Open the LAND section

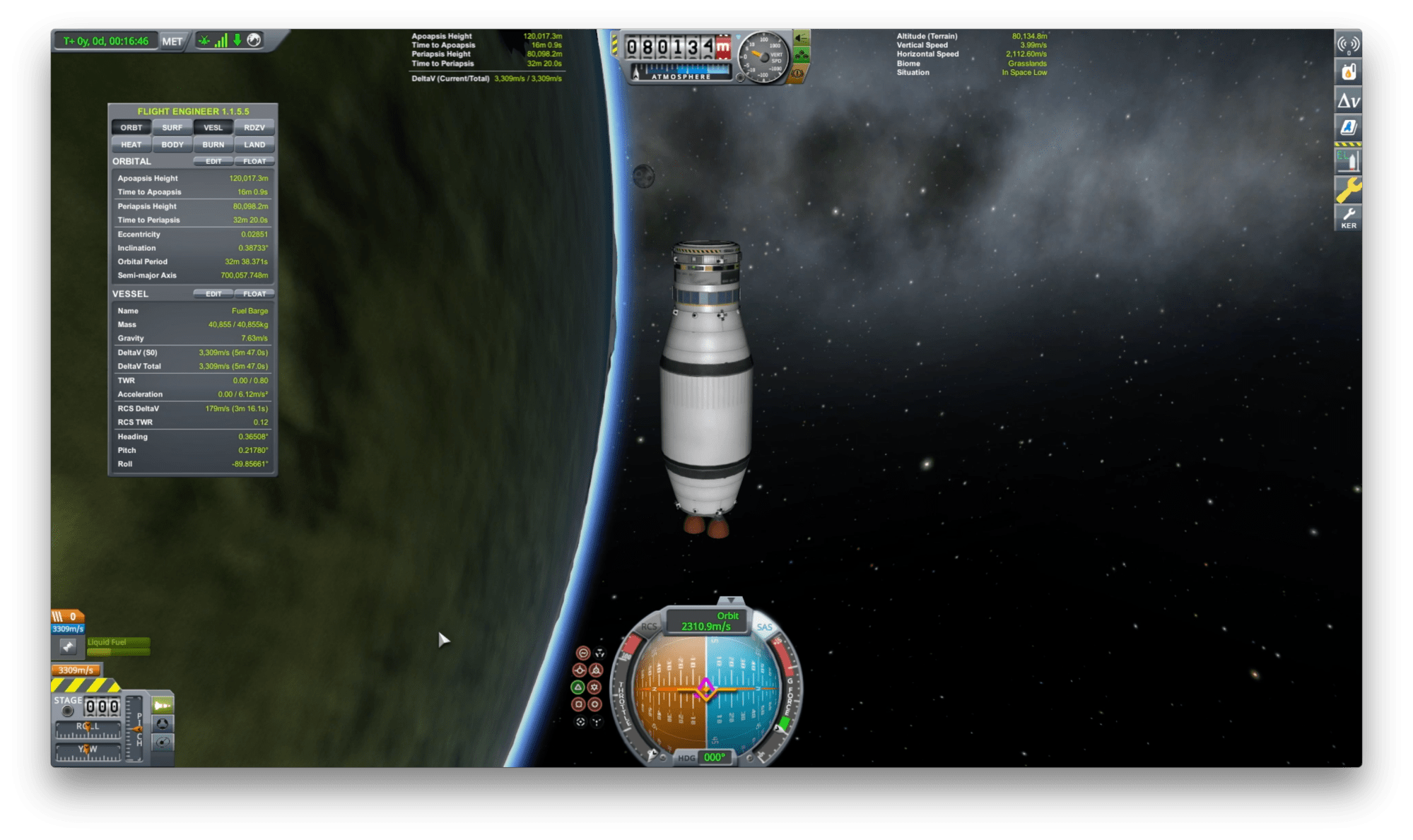point(254,145)
